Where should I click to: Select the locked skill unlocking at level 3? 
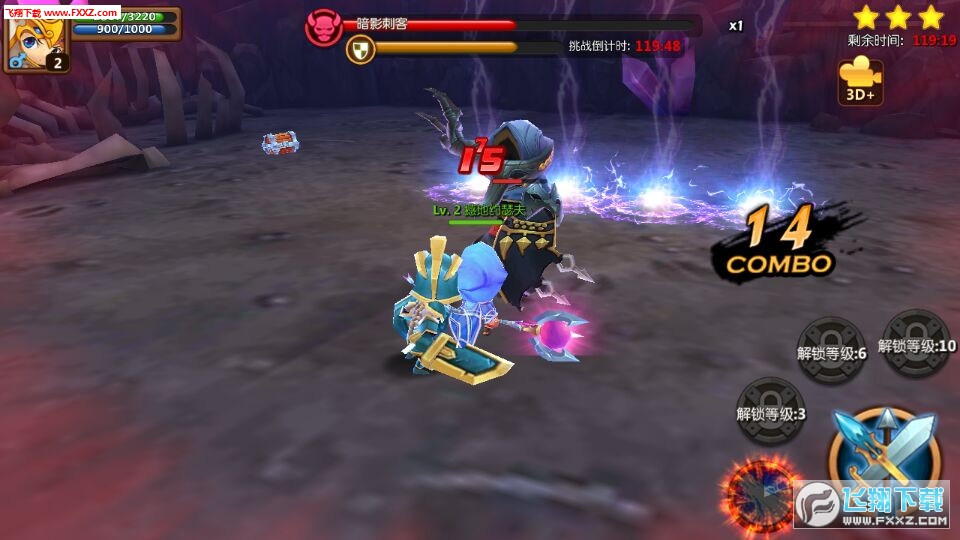point(770,411)
